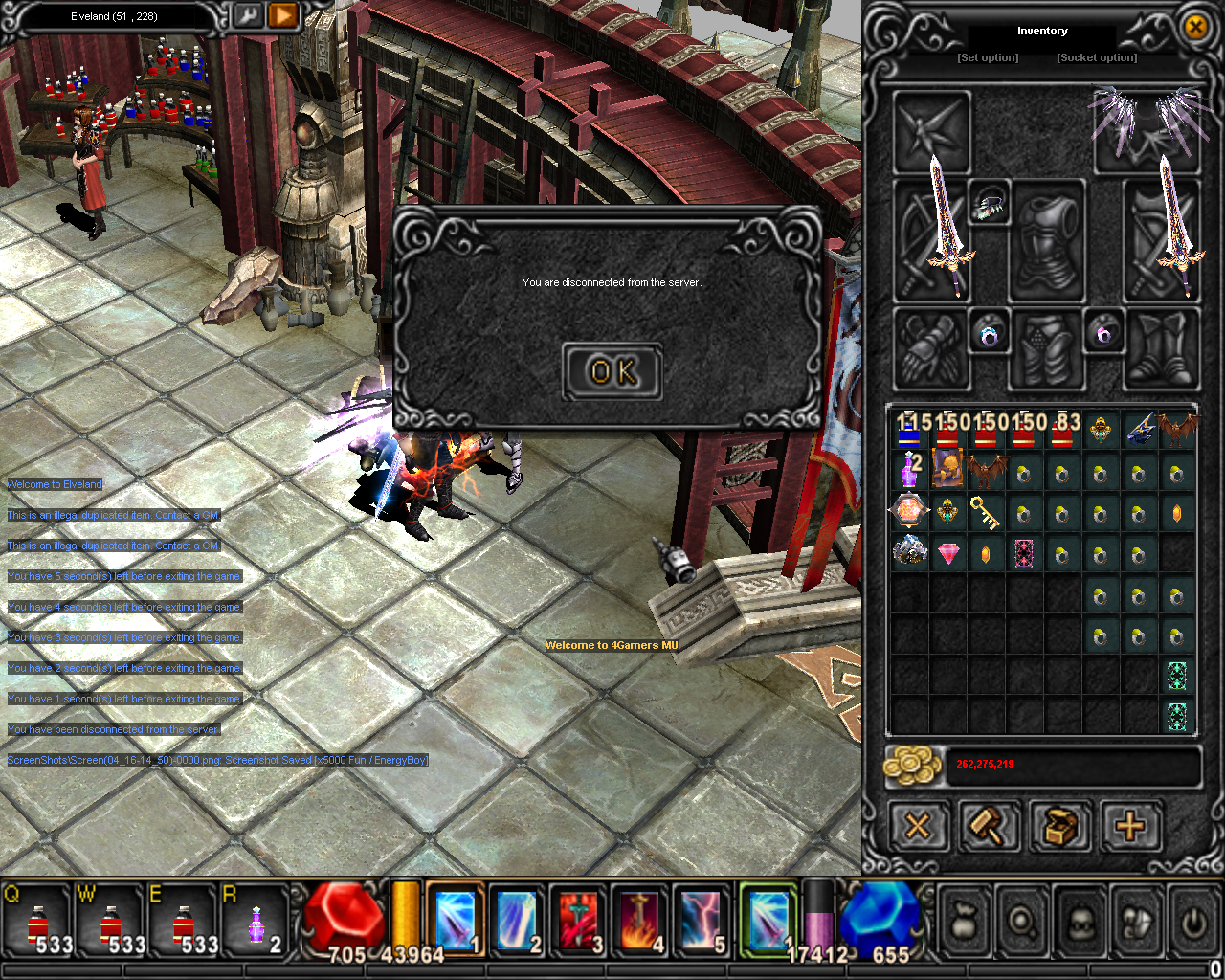Confirm the disconnect dialog with OK

612,371
